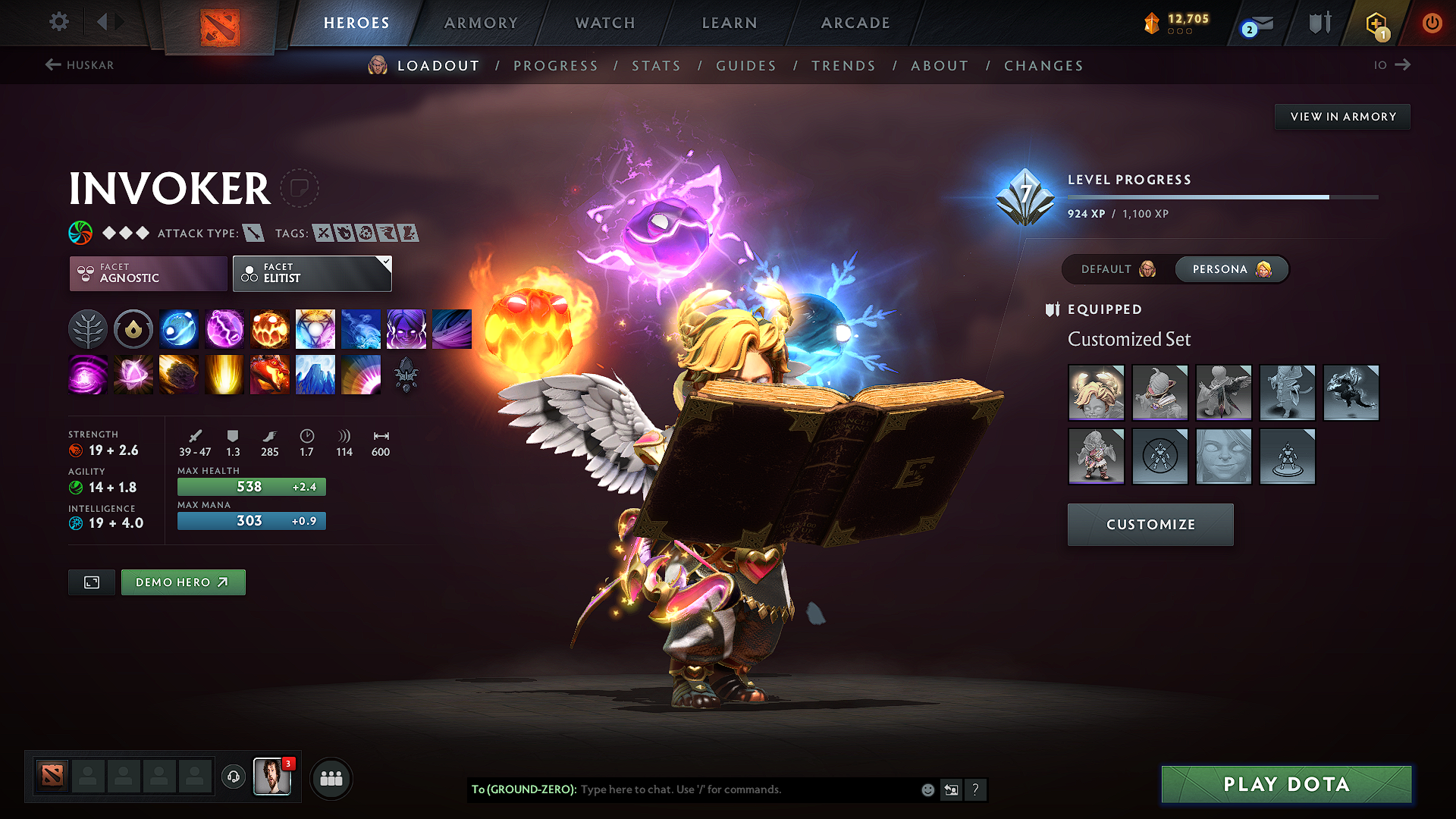Viewport: 1456px width, 819px height.
Task: Select the Exort ability icon
Action: tap(270, 329)
